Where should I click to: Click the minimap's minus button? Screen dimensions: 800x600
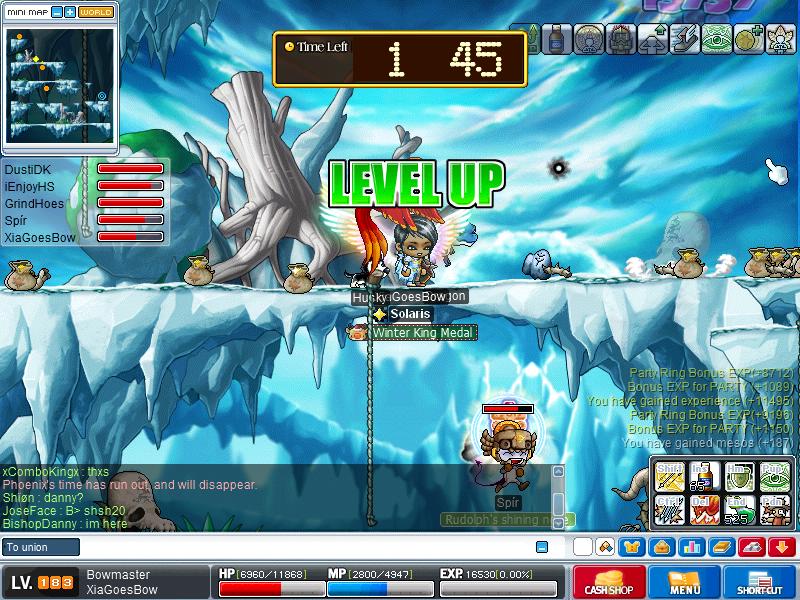tap(56, 12)
